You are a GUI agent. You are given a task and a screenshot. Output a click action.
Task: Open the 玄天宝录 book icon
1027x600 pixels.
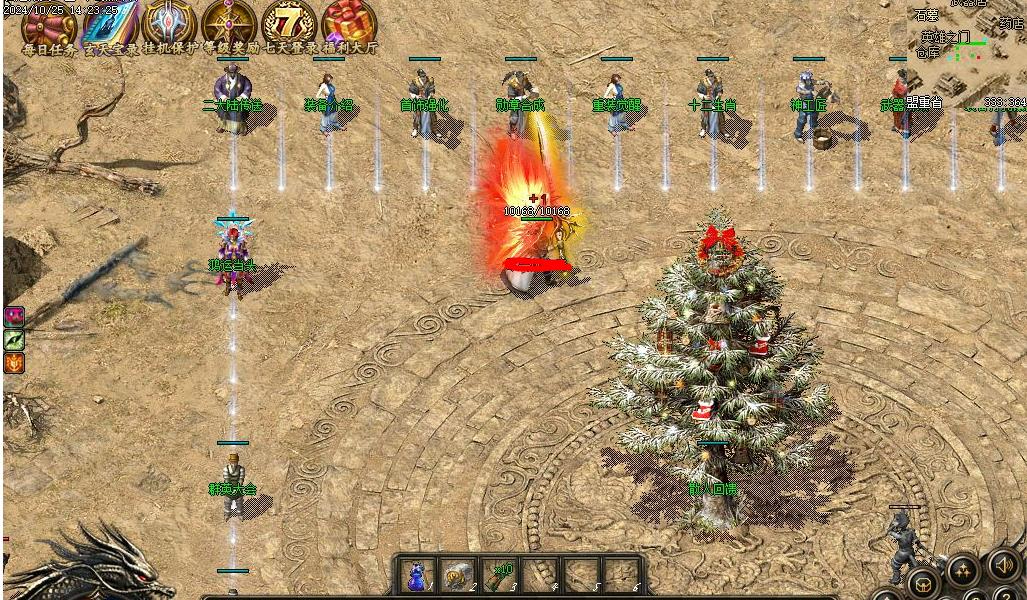coord(111,24)
